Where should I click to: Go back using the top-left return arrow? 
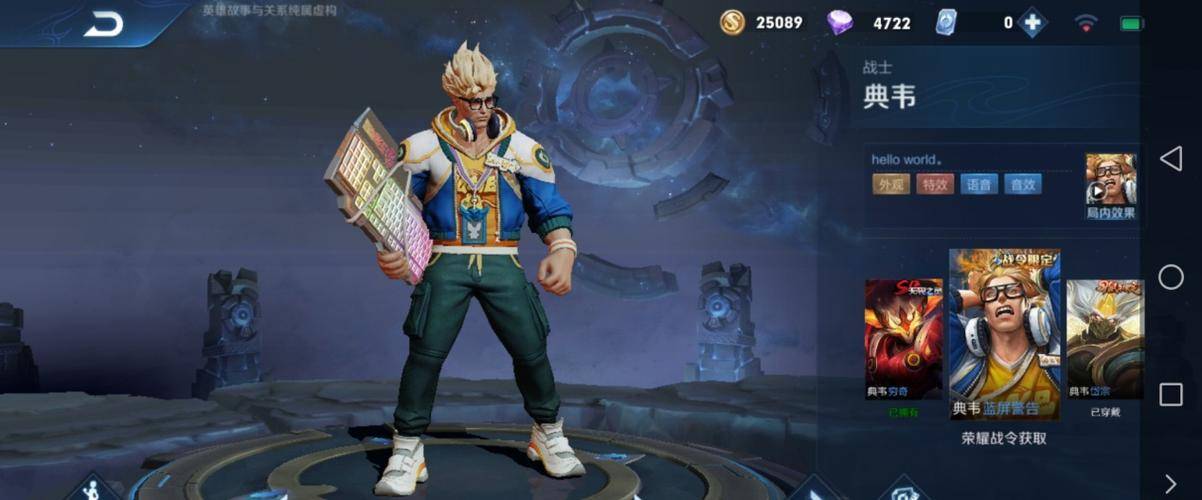(x=103, y=24)
